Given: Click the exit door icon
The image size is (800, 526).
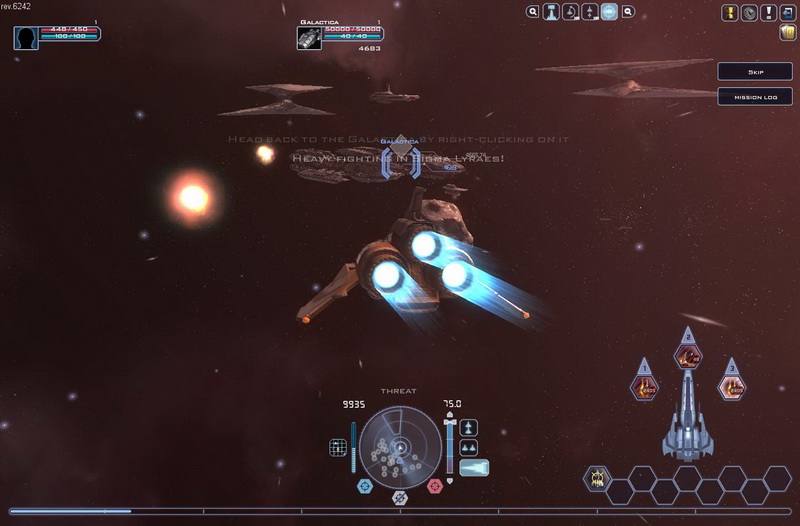Looking at the screenshot, I should (787, 13).
